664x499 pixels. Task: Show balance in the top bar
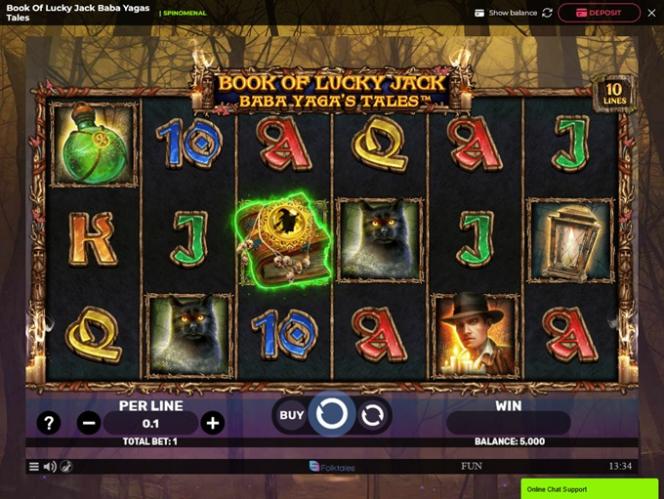[x=507, y=13]
